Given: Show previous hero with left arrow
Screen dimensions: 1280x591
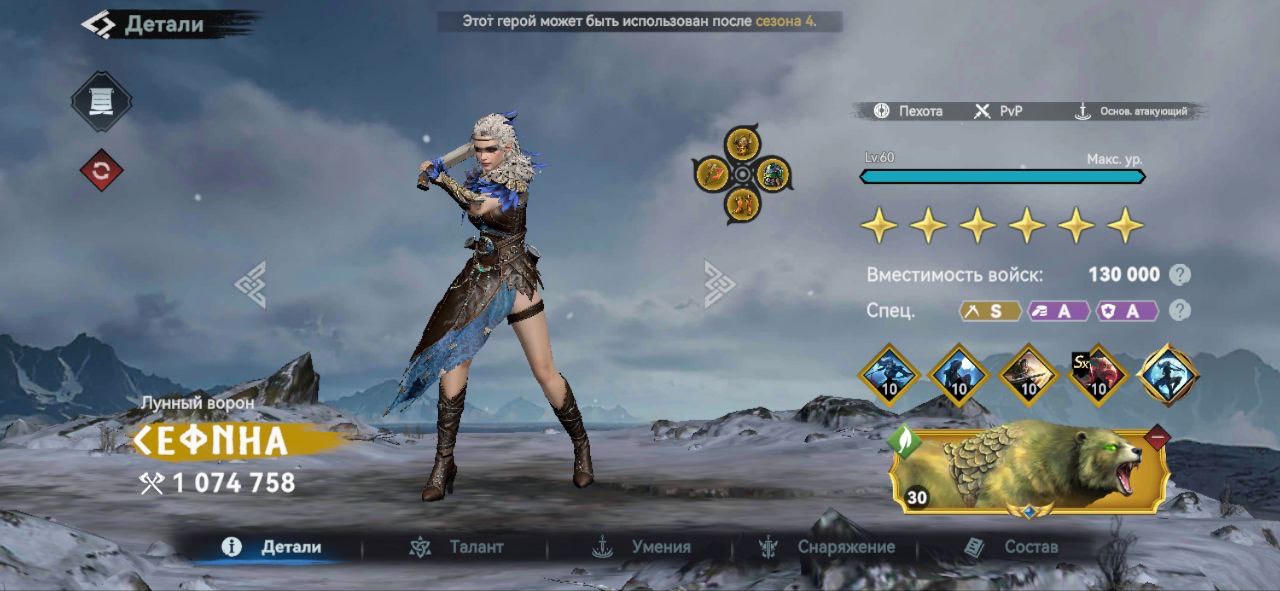Looking at the screenshot, I should [250, 284].
